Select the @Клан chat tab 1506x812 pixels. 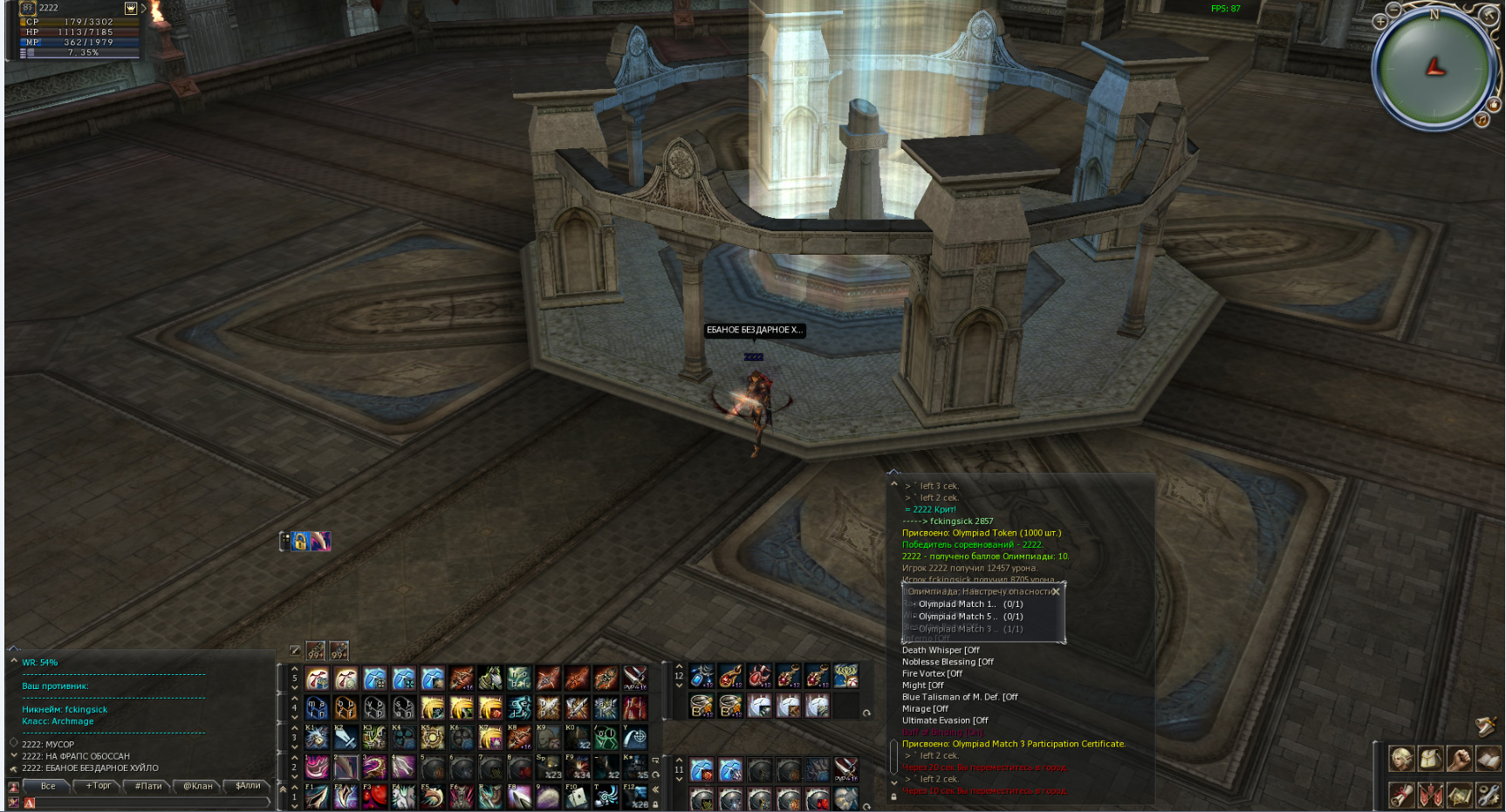click(198, 786)
